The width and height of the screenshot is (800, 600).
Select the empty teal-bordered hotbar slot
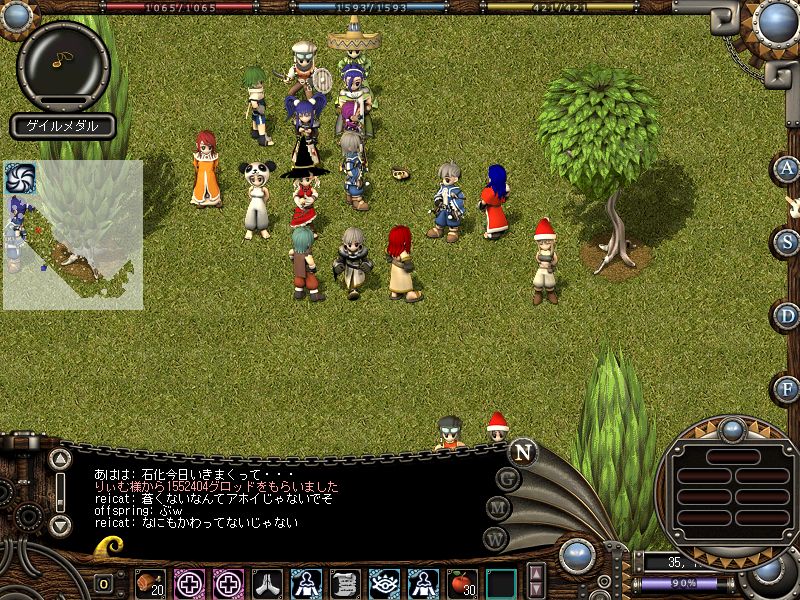[x=501, y=583]
